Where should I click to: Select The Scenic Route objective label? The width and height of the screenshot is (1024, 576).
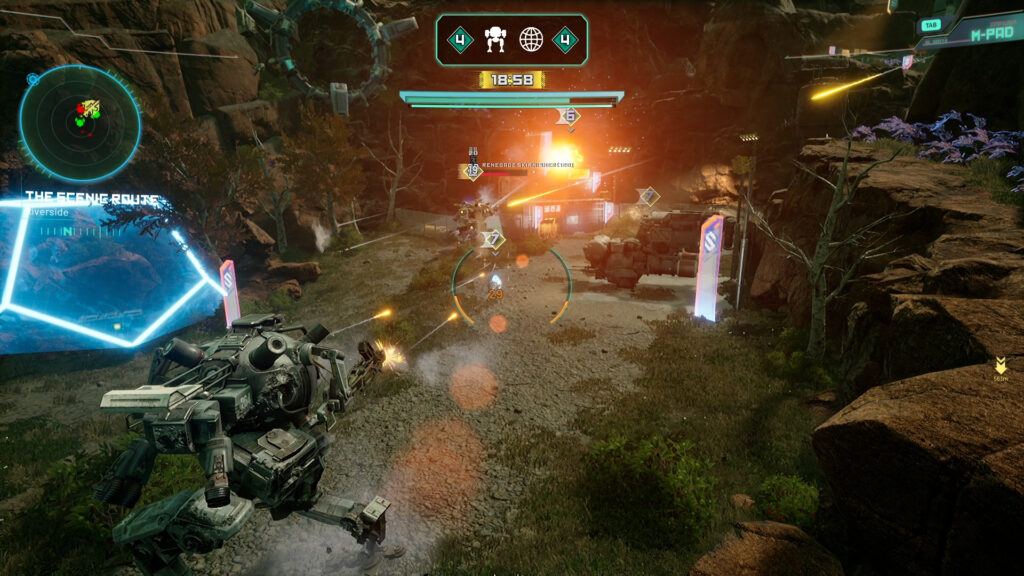[91, 198]
